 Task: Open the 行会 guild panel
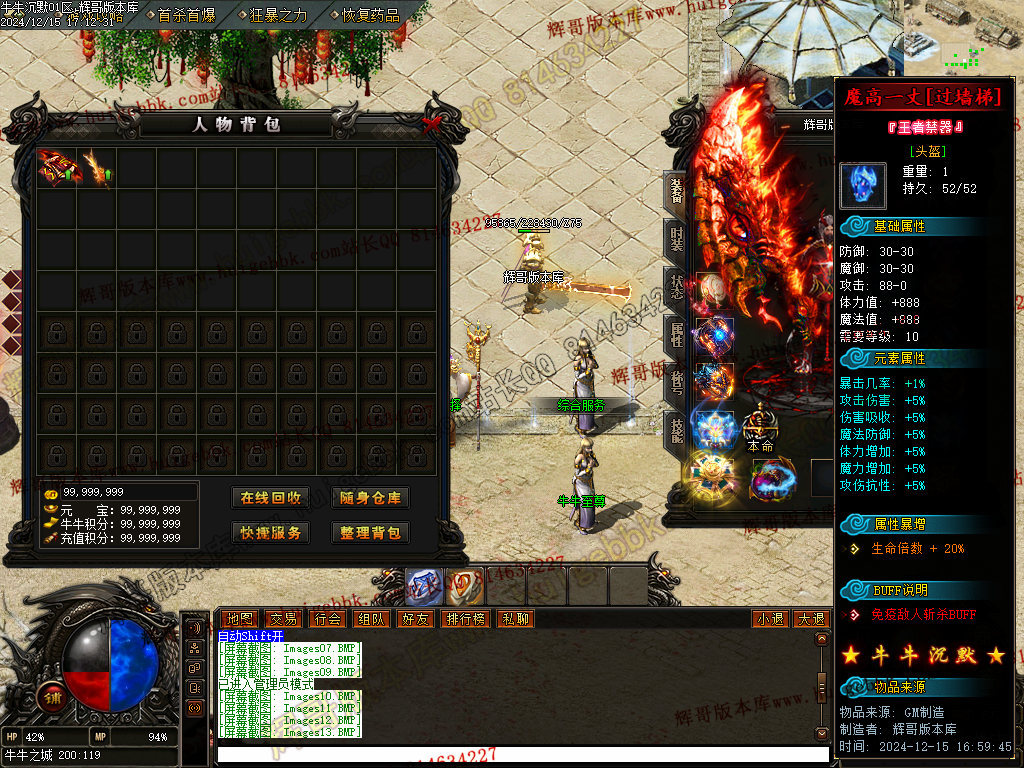pos(327,619)
